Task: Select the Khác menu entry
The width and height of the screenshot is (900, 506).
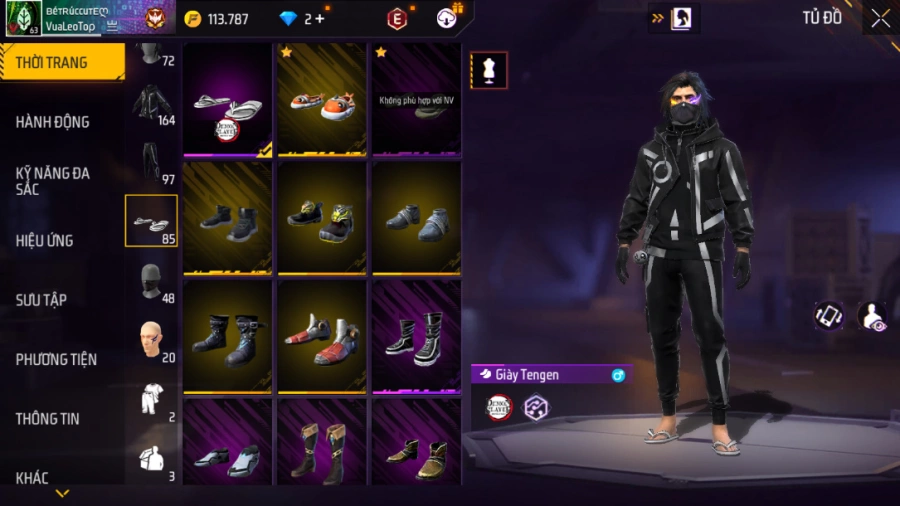Action: [32, 478]
